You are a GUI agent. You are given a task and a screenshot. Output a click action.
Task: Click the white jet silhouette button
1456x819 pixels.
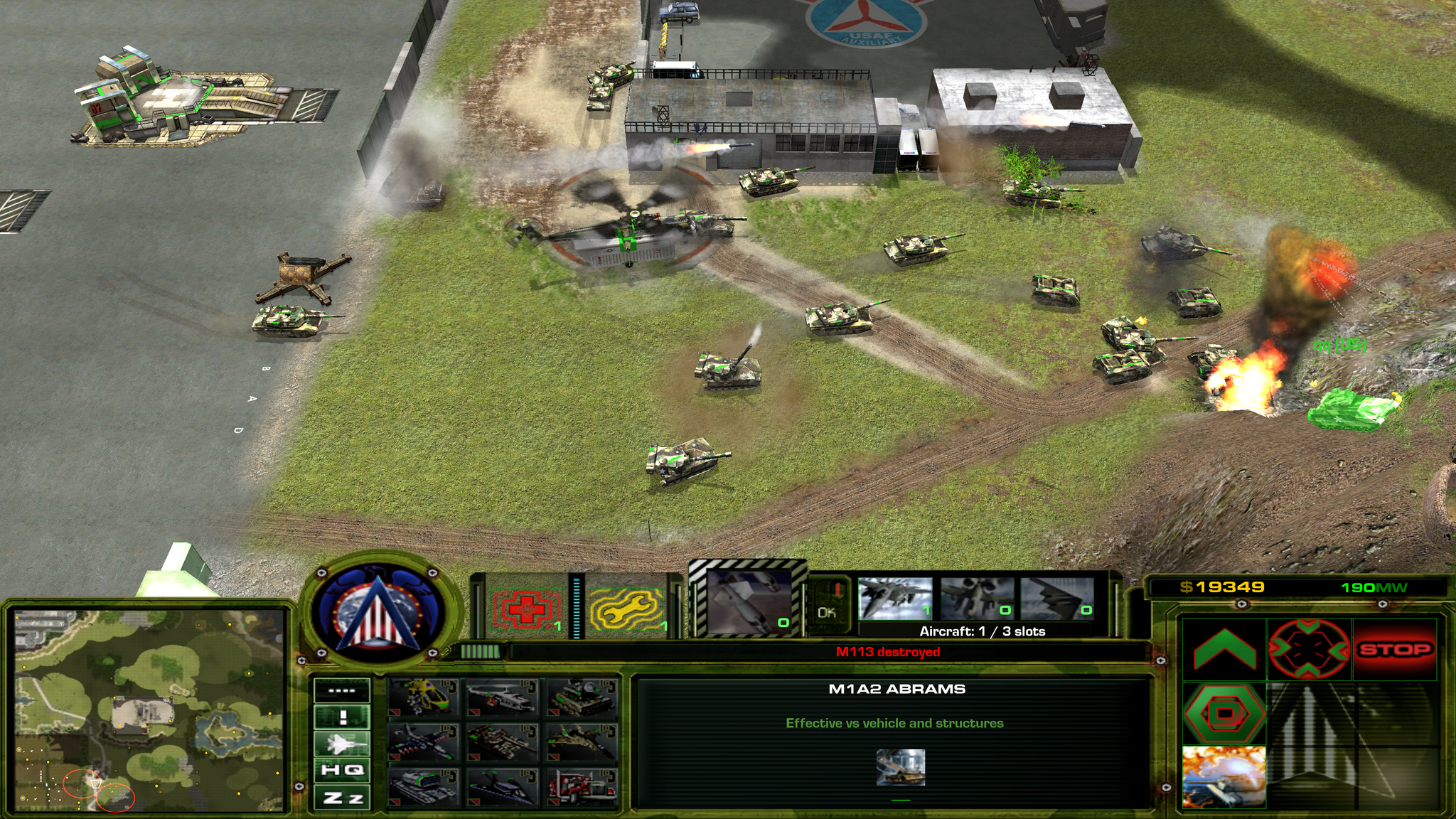(x=343, y=744)
